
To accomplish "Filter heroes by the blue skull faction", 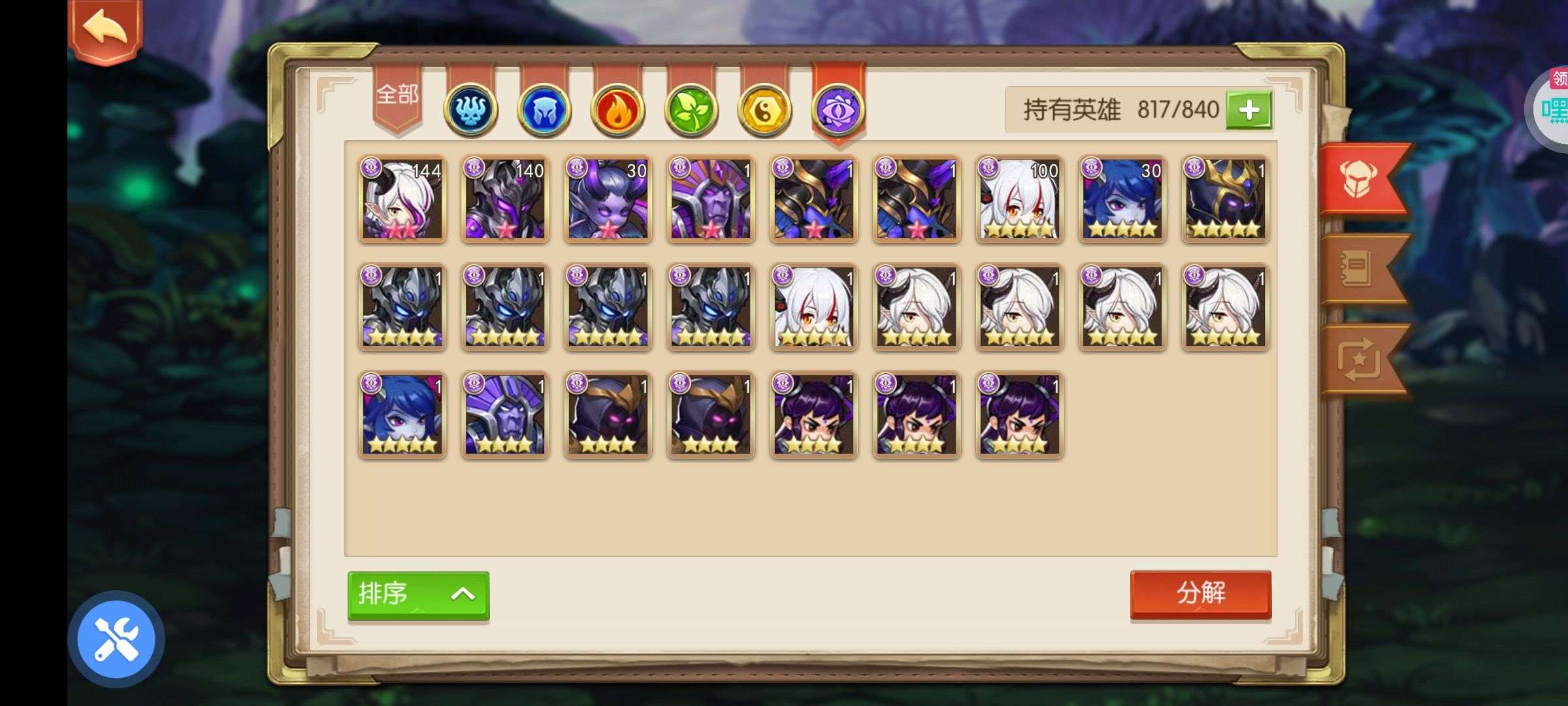I will (470, 110).
